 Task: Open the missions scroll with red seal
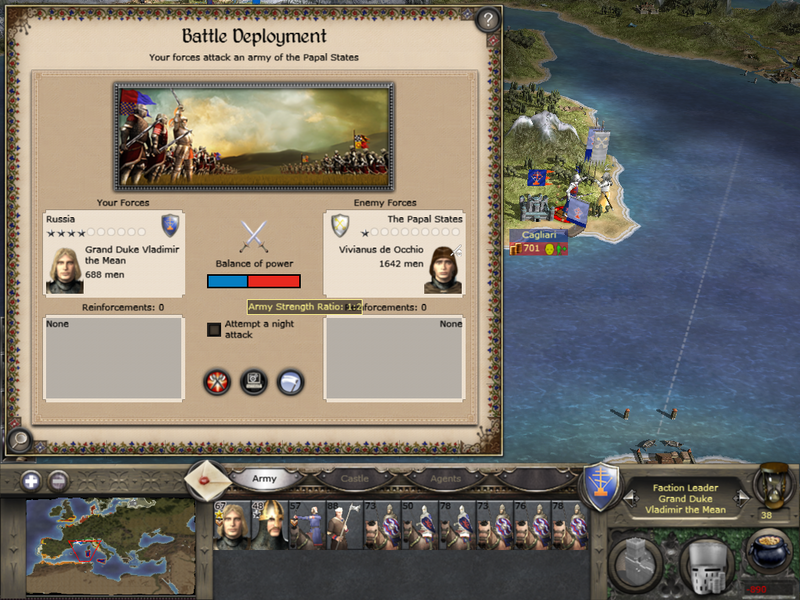click(x=208, y=479)
